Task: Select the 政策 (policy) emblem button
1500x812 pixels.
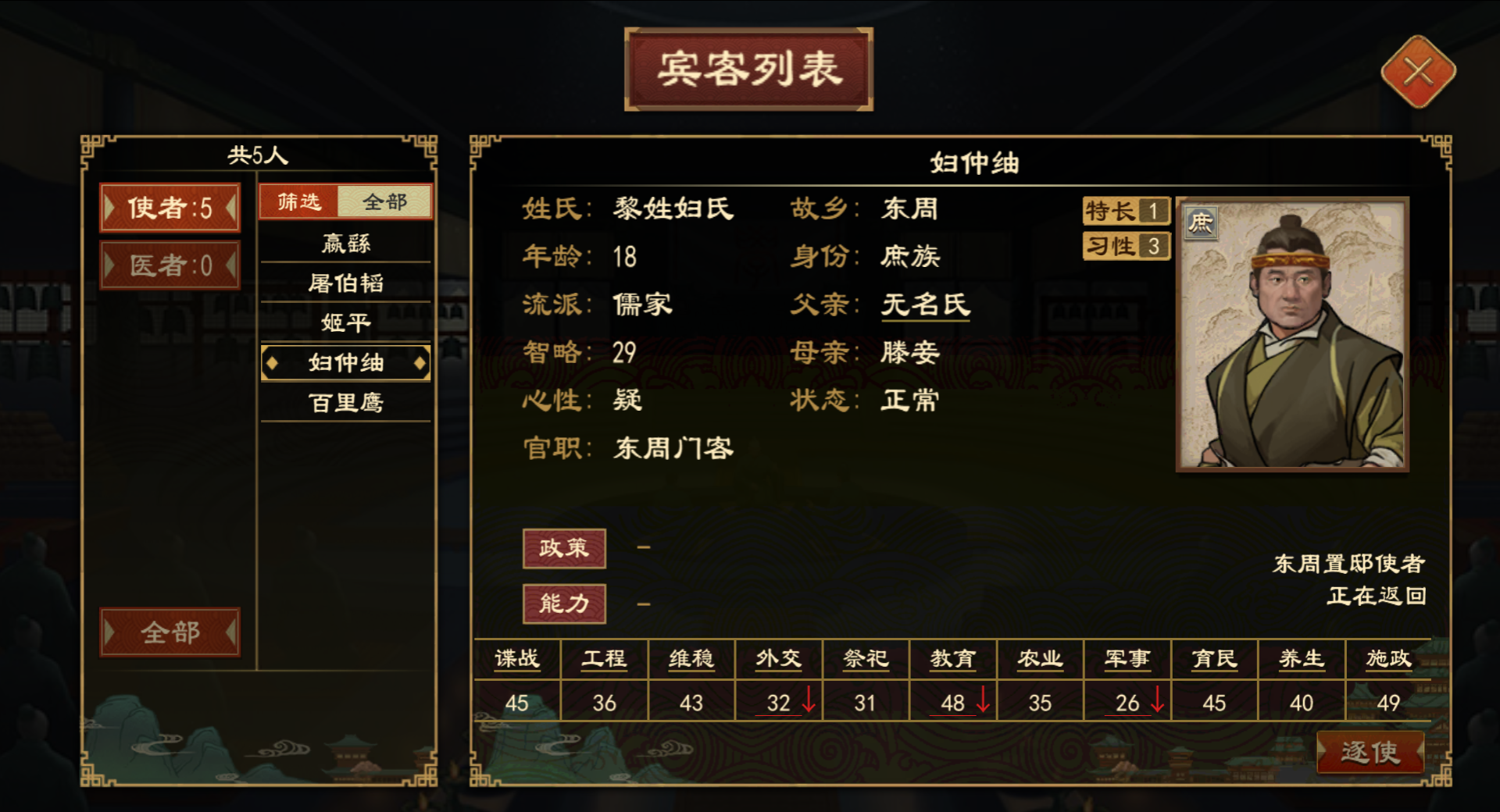Action: 564,548
